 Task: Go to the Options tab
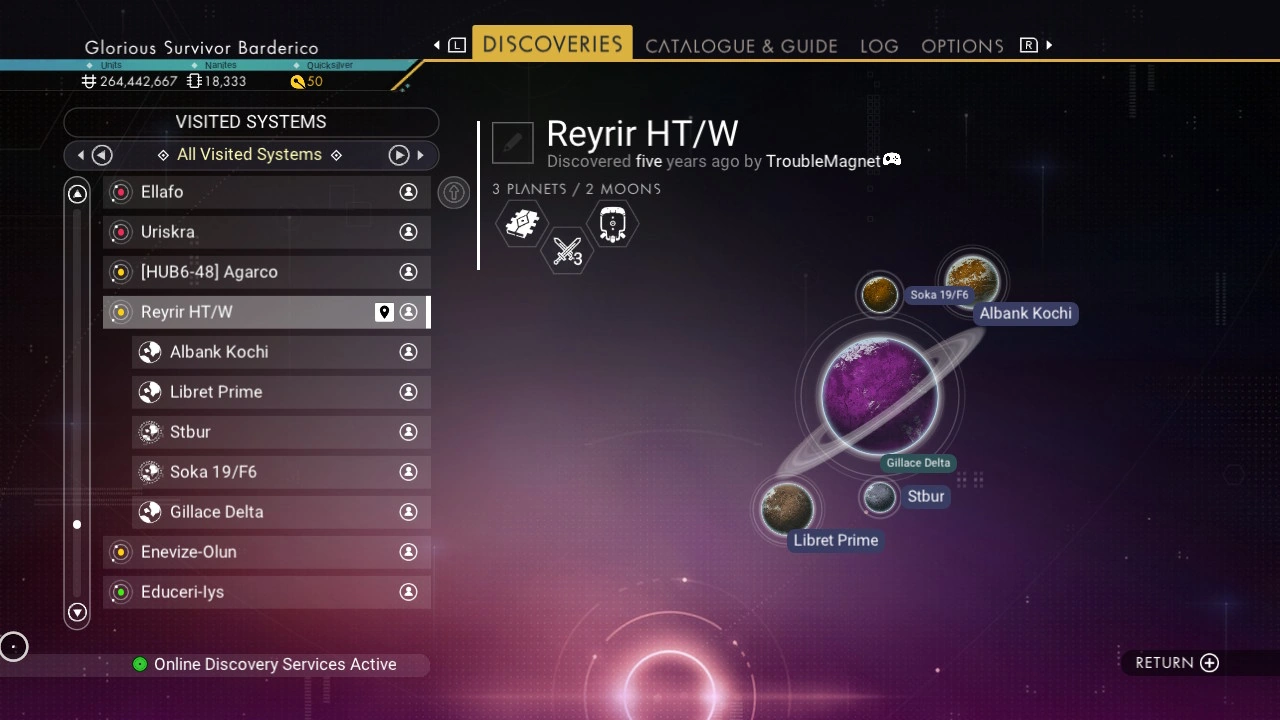click(962, 46)
